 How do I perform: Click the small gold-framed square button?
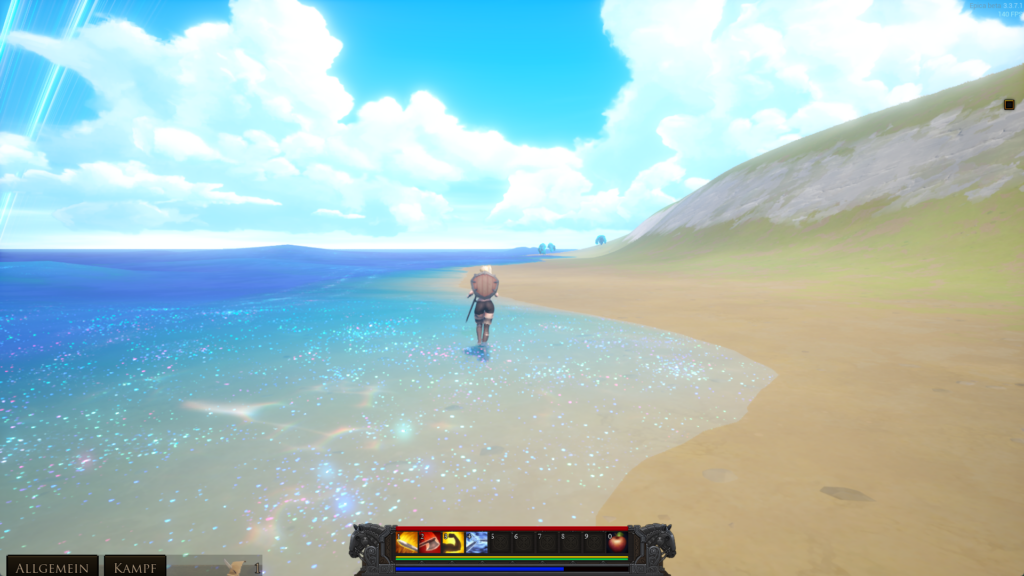[x=1009, y=104]
